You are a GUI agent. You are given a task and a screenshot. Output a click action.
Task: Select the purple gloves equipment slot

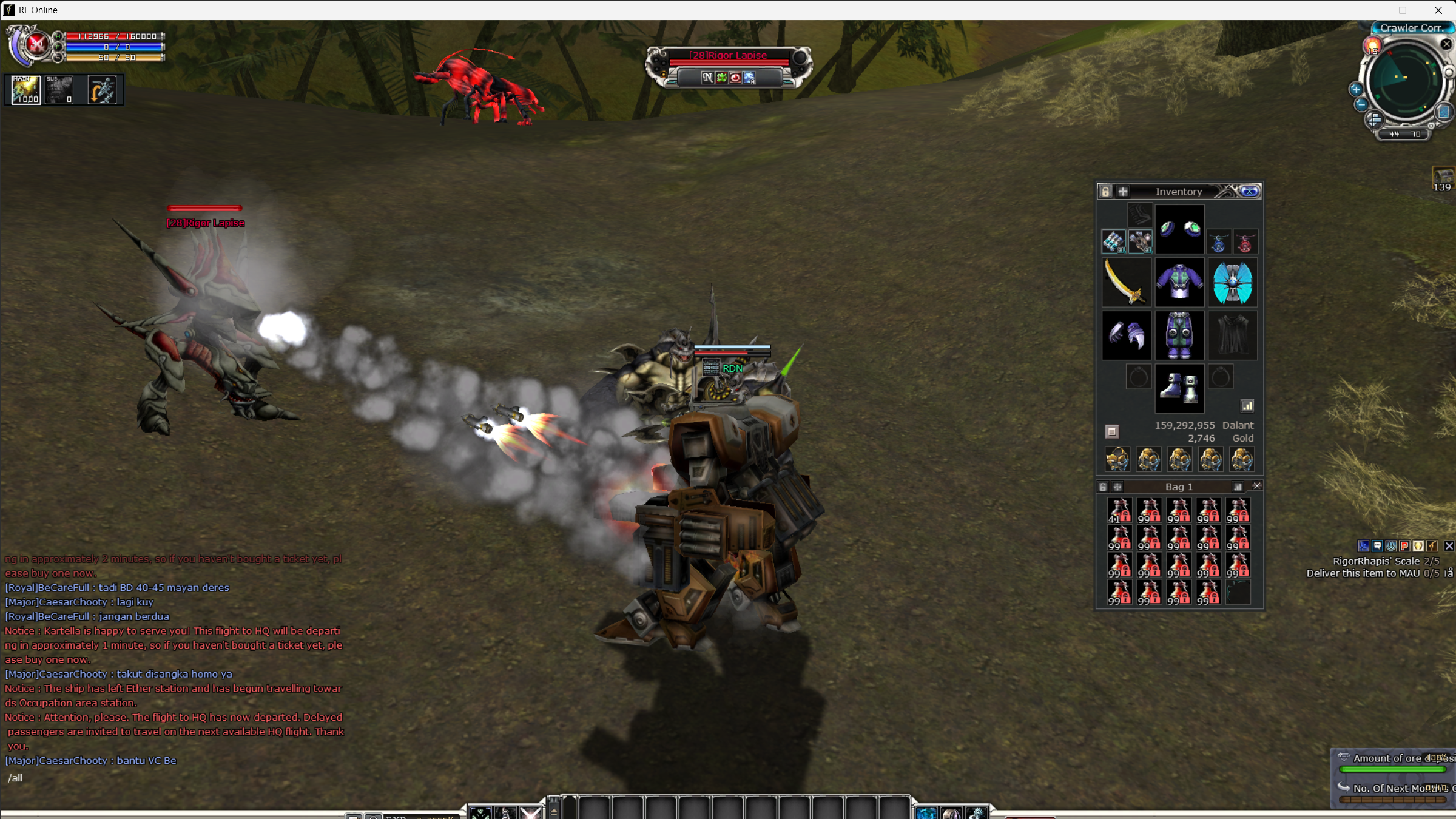[x=1126, y=335]
